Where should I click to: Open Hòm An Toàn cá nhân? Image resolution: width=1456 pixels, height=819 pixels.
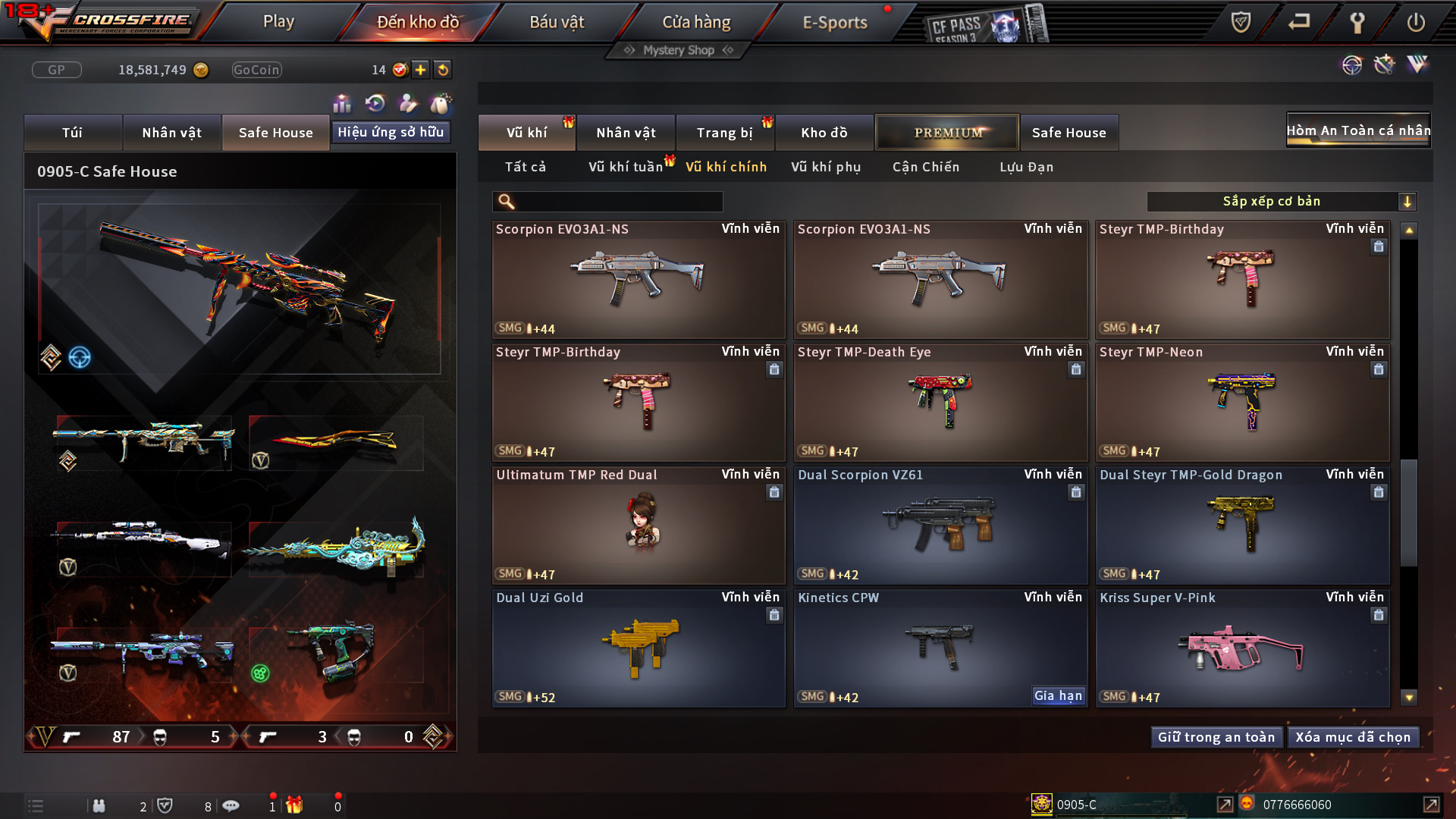1358,130
